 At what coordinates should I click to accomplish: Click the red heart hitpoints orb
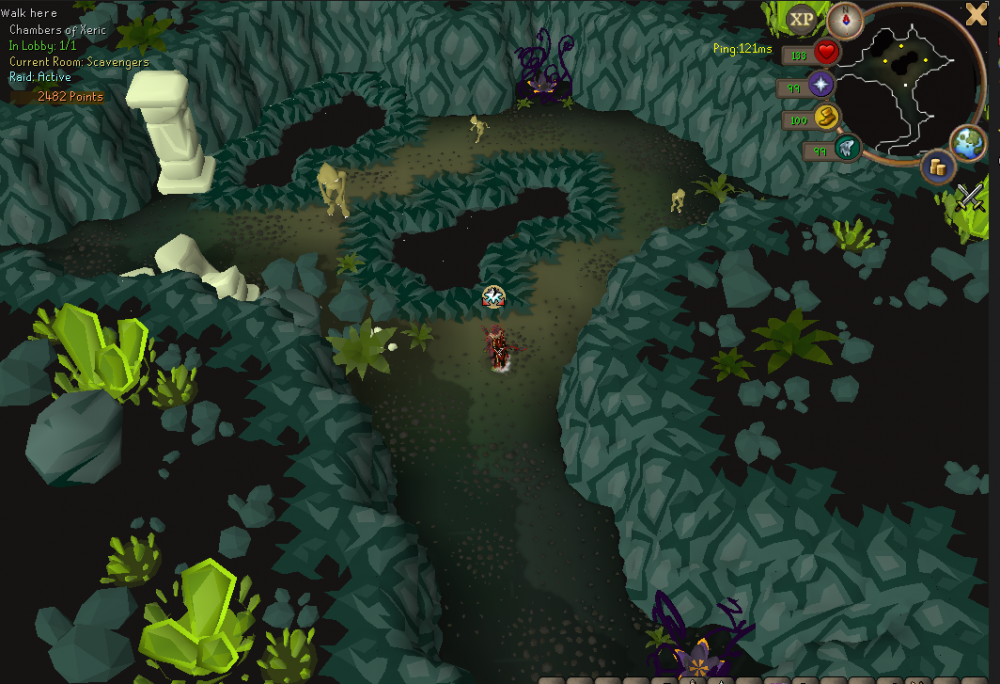pos(826,52)
